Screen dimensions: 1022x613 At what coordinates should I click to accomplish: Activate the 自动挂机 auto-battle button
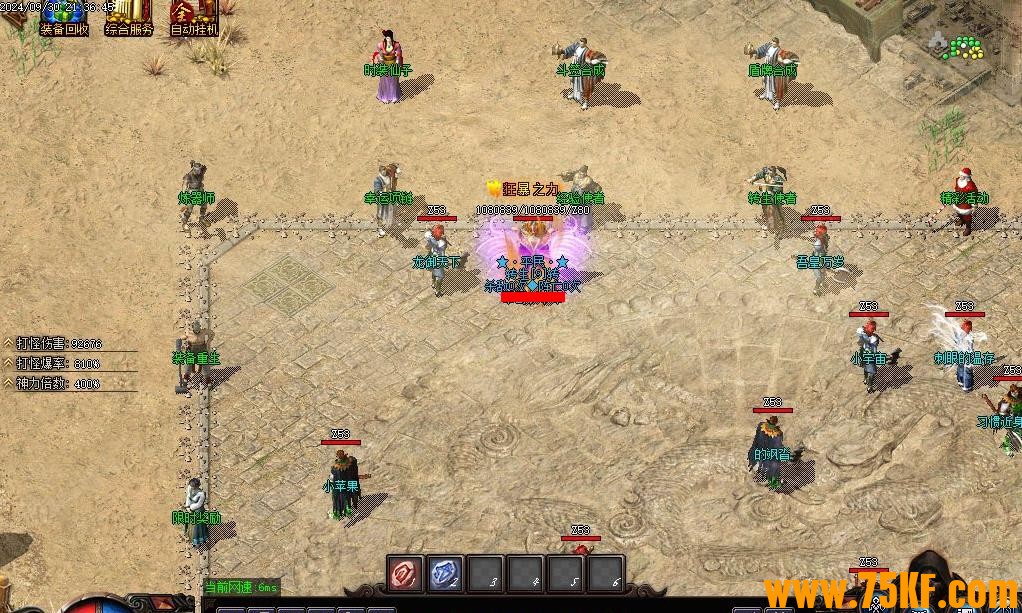193,18
